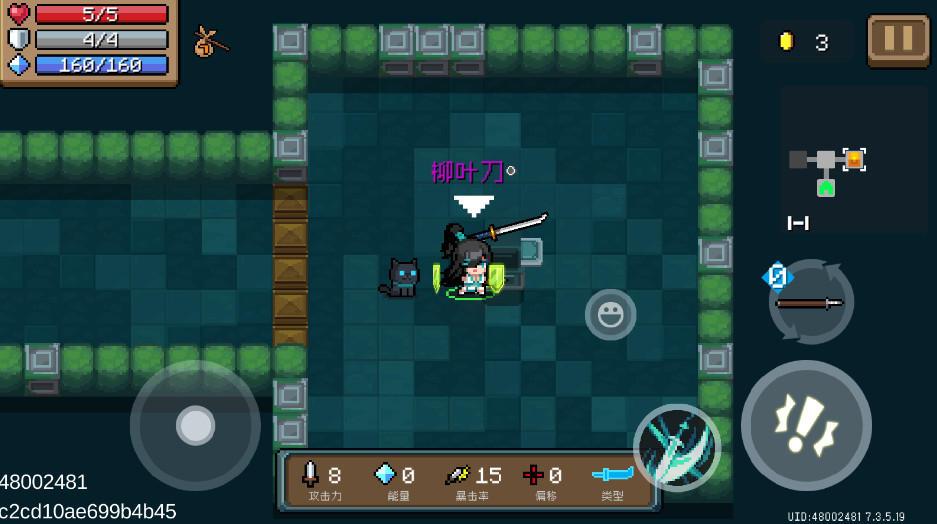Touch the virtual movement joystick
Viewport: 937px width, 524px height.
(195, 425)
